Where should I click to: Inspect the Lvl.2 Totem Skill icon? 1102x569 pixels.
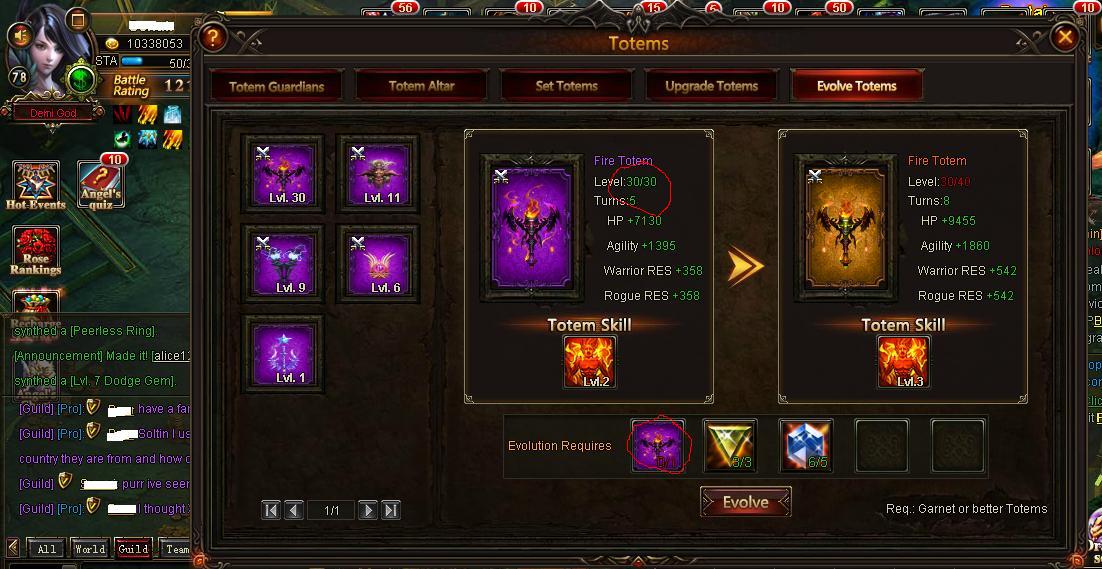click(x=590, y=361)
